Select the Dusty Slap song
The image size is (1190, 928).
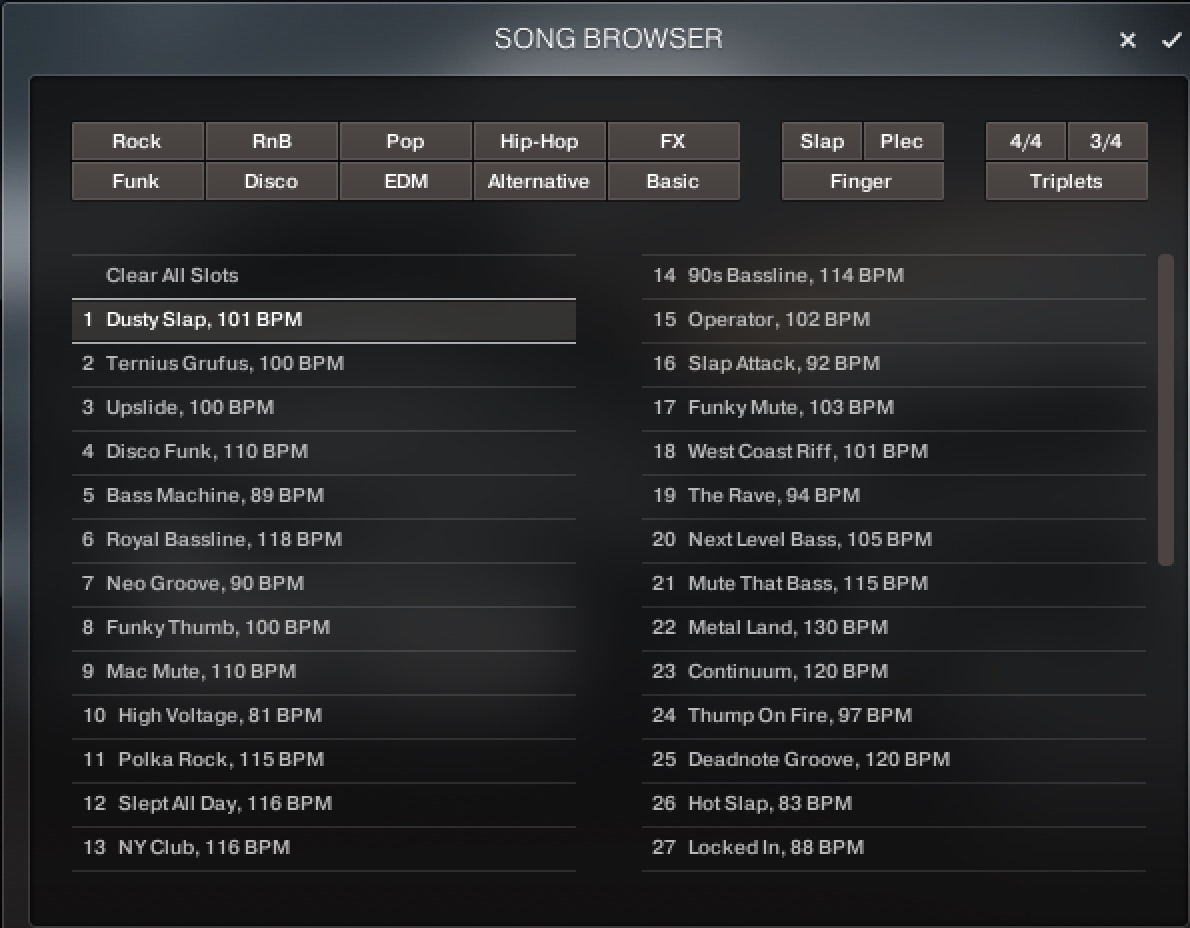[204, 320]
